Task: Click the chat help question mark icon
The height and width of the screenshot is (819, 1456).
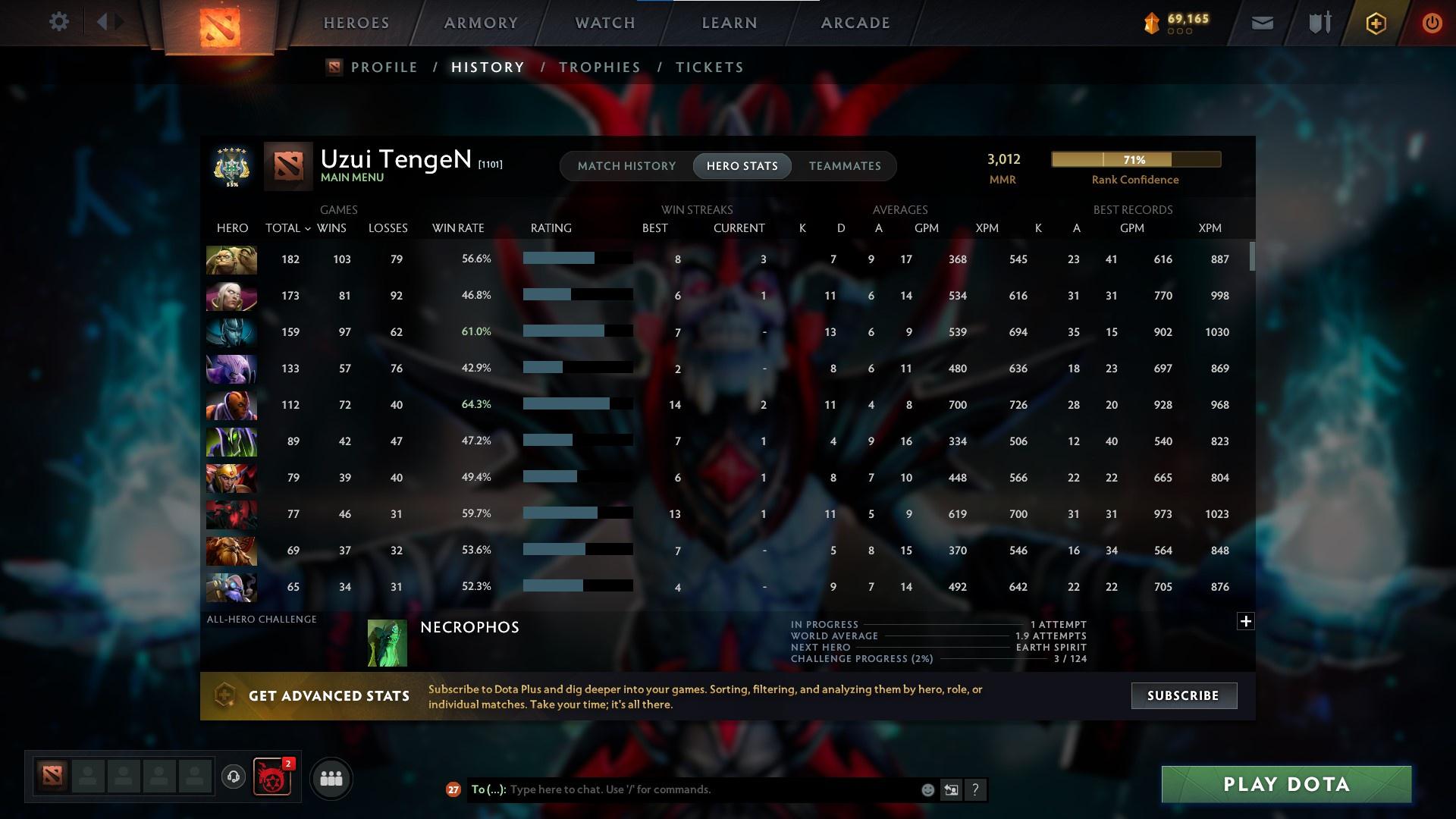Action: tap(976, 789)
